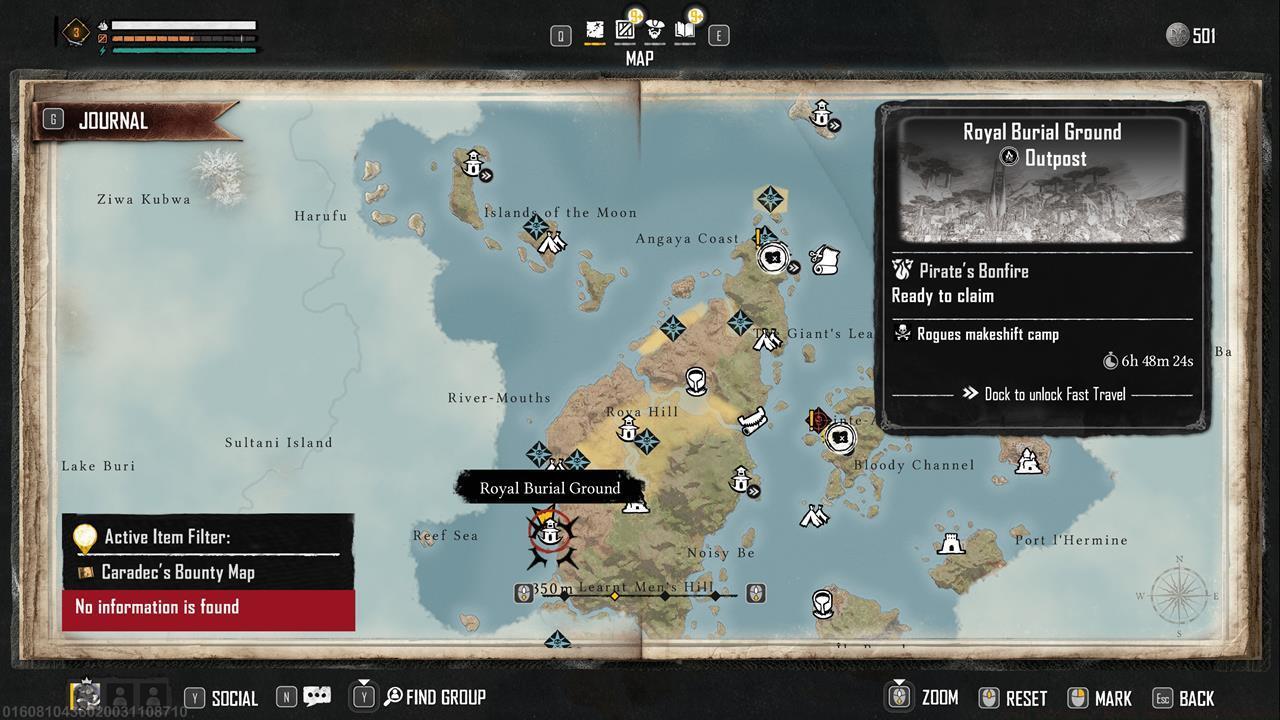The height and width of the screenshot is (720, 1280).
Task: Open the Codex book icon with notification
Action: (x=686, y=30)
